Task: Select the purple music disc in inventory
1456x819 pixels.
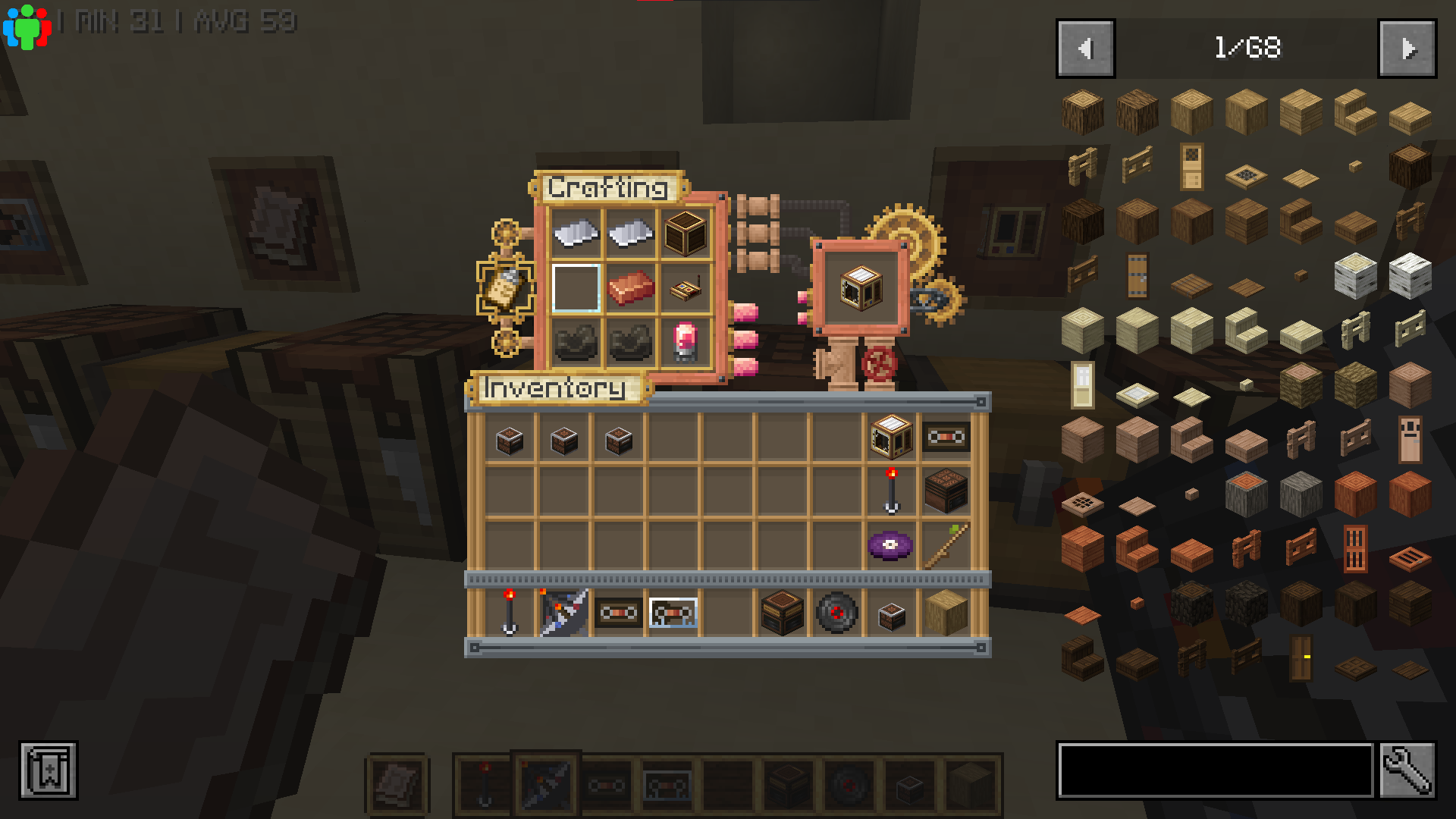Action: point(890,545)
